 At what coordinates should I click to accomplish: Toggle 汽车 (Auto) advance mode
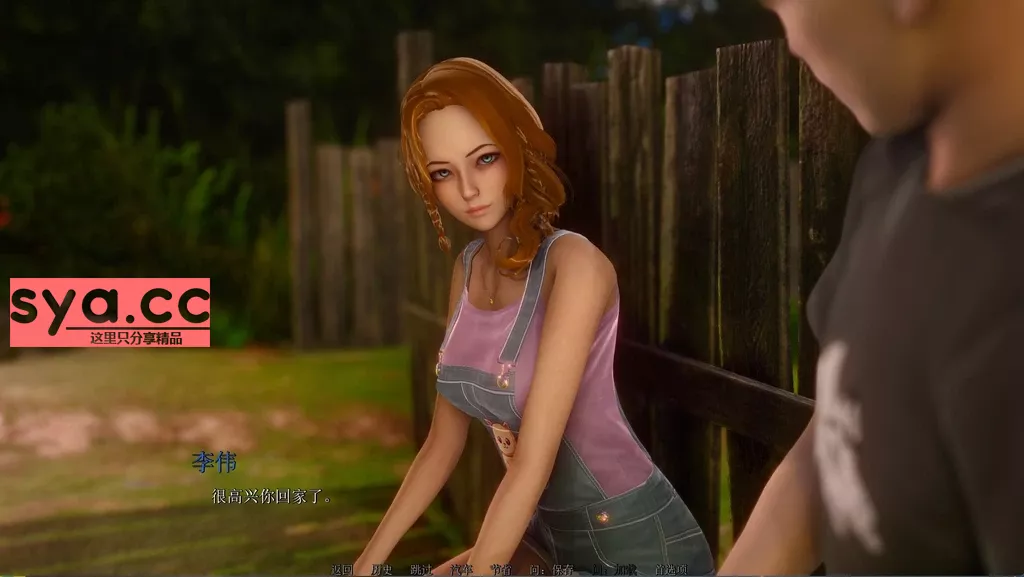point(461,570)
